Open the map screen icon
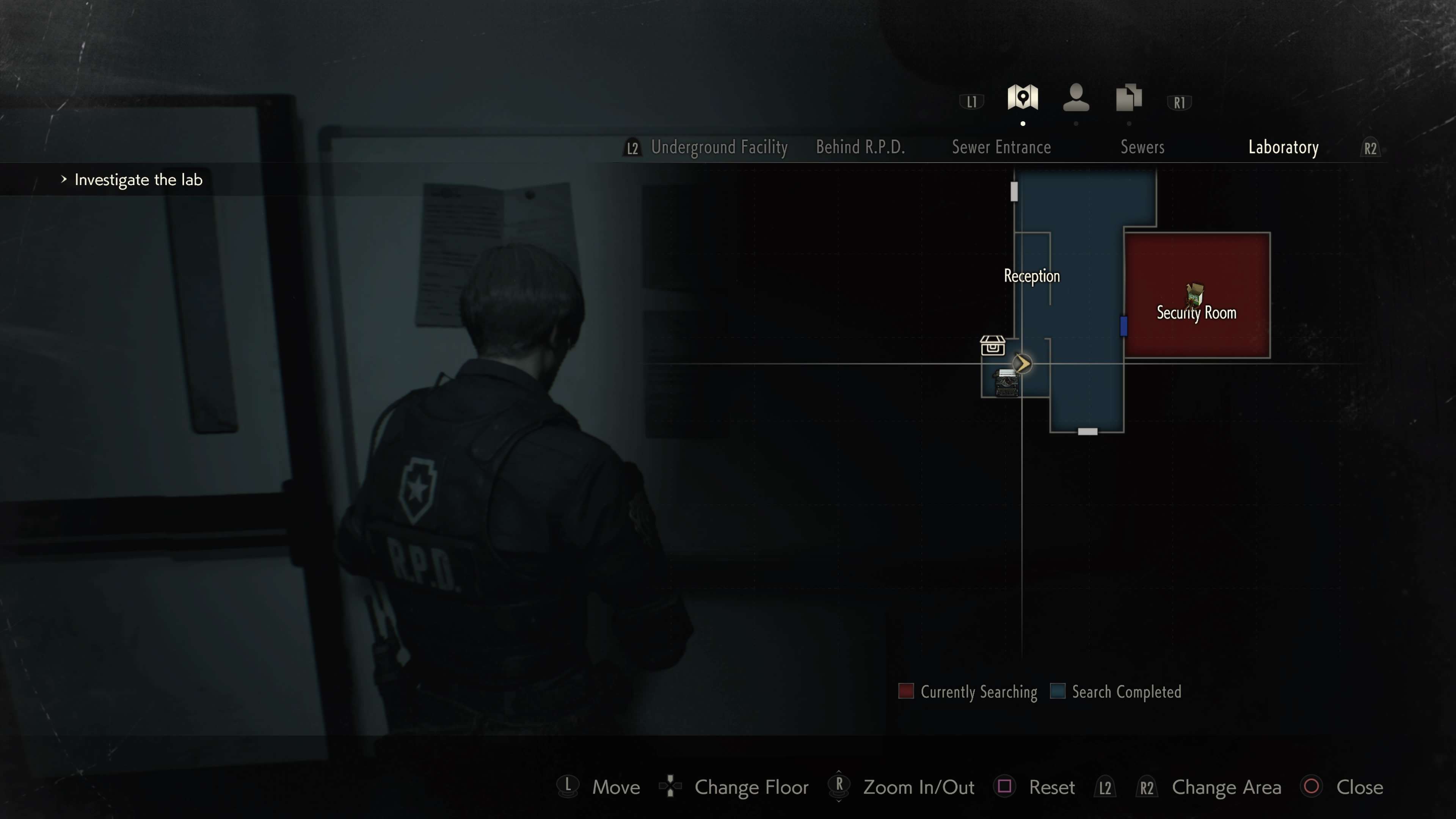Viewport: 1456px width, 819px height. [x=1023, y=98]
